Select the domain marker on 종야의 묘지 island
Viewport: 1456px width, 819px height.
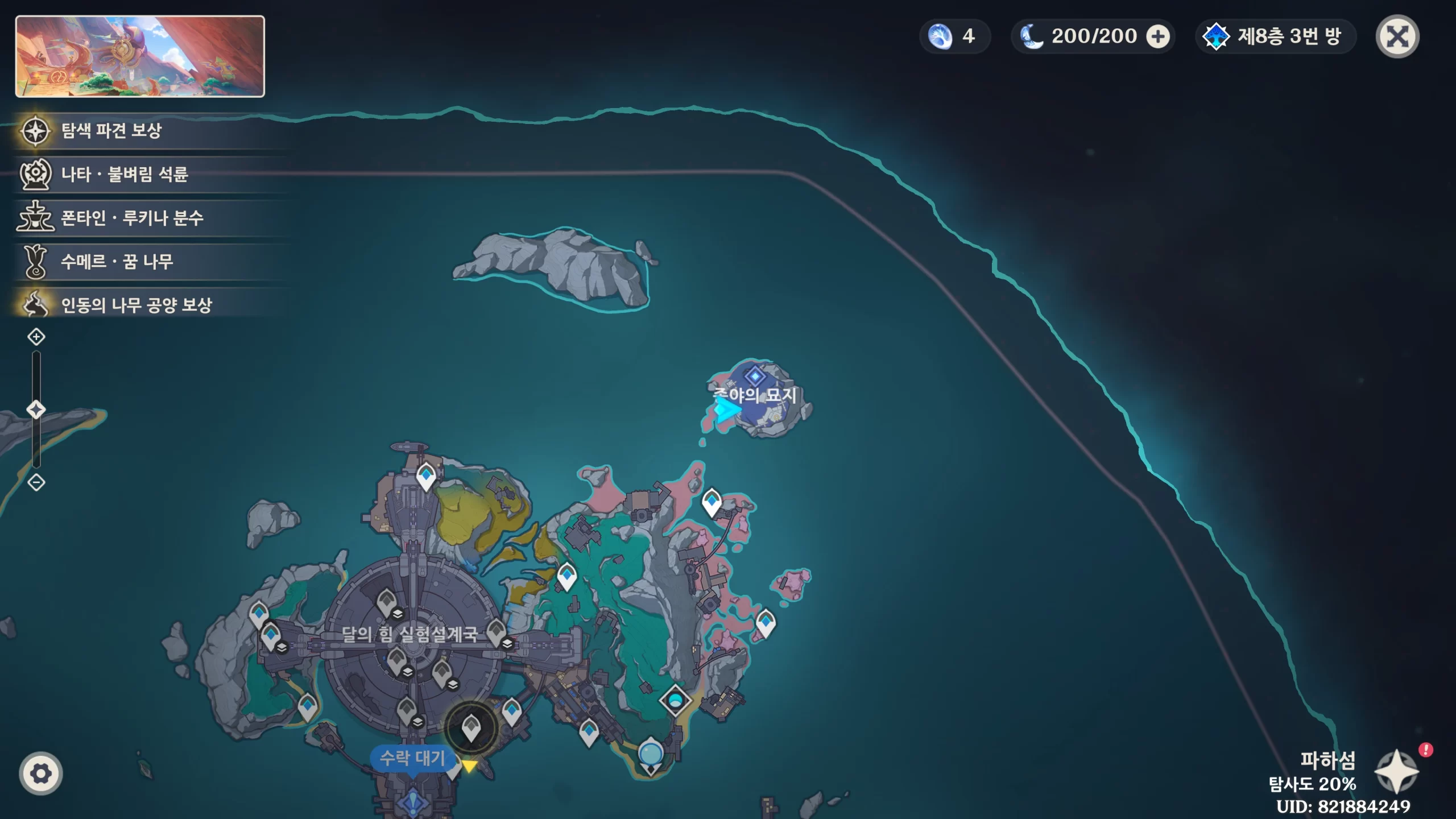(x=755, y=376)
